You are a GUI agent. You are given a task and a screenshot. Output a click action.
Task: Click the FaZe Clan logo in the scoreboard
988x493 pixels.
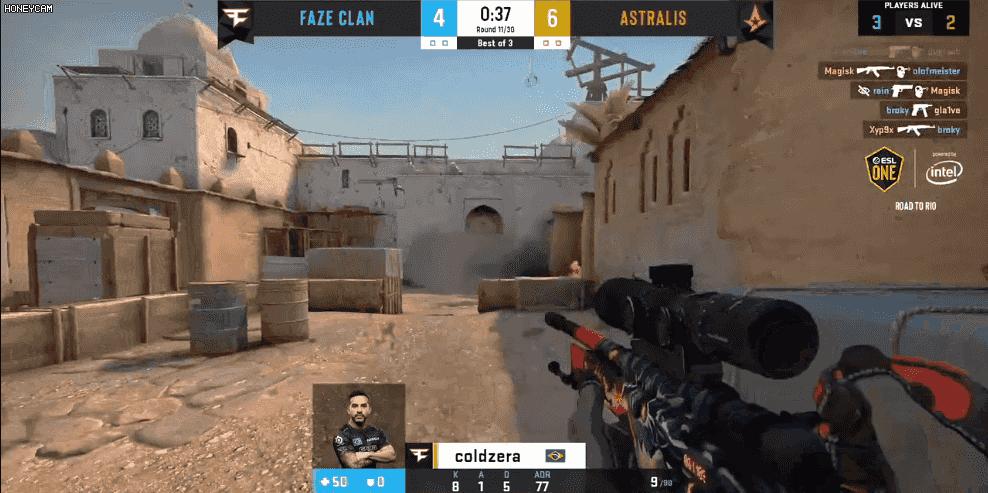[237, 19]
